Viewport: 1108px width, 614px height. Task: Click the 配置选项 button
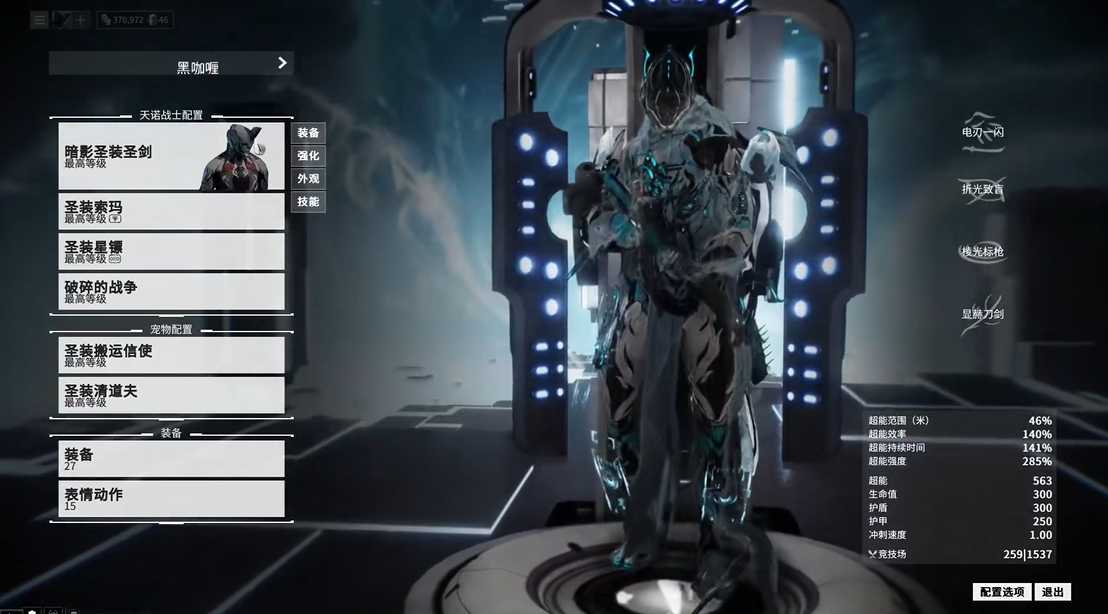1001,592
